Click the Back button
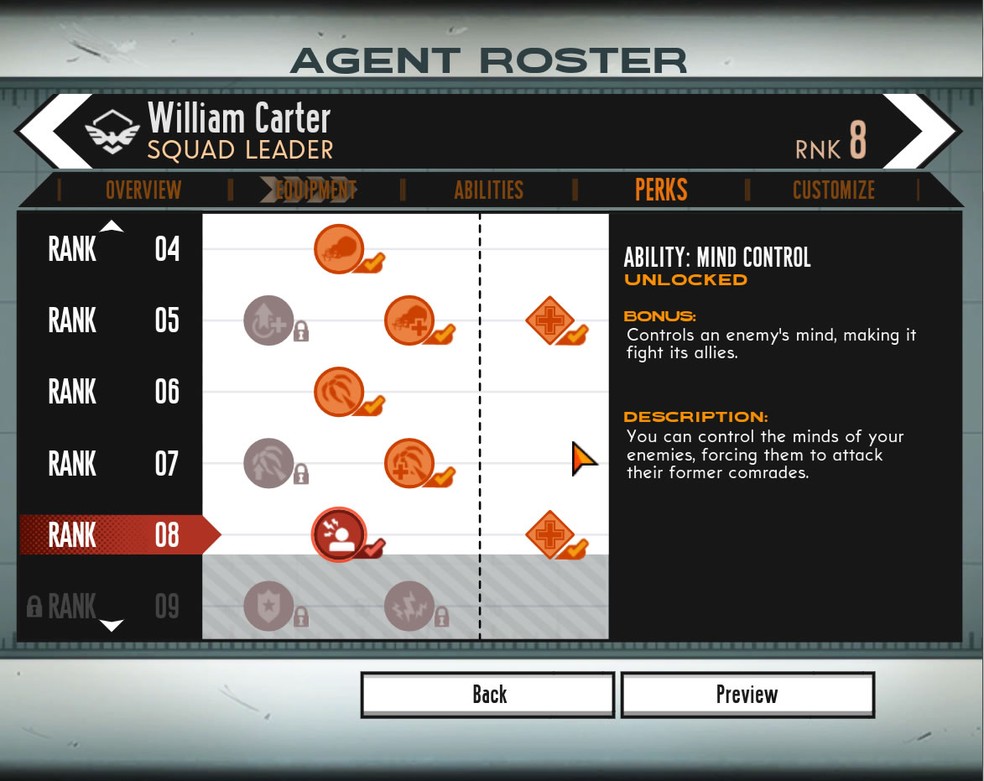This screenshot has width=984, height=781. point(488,694)
